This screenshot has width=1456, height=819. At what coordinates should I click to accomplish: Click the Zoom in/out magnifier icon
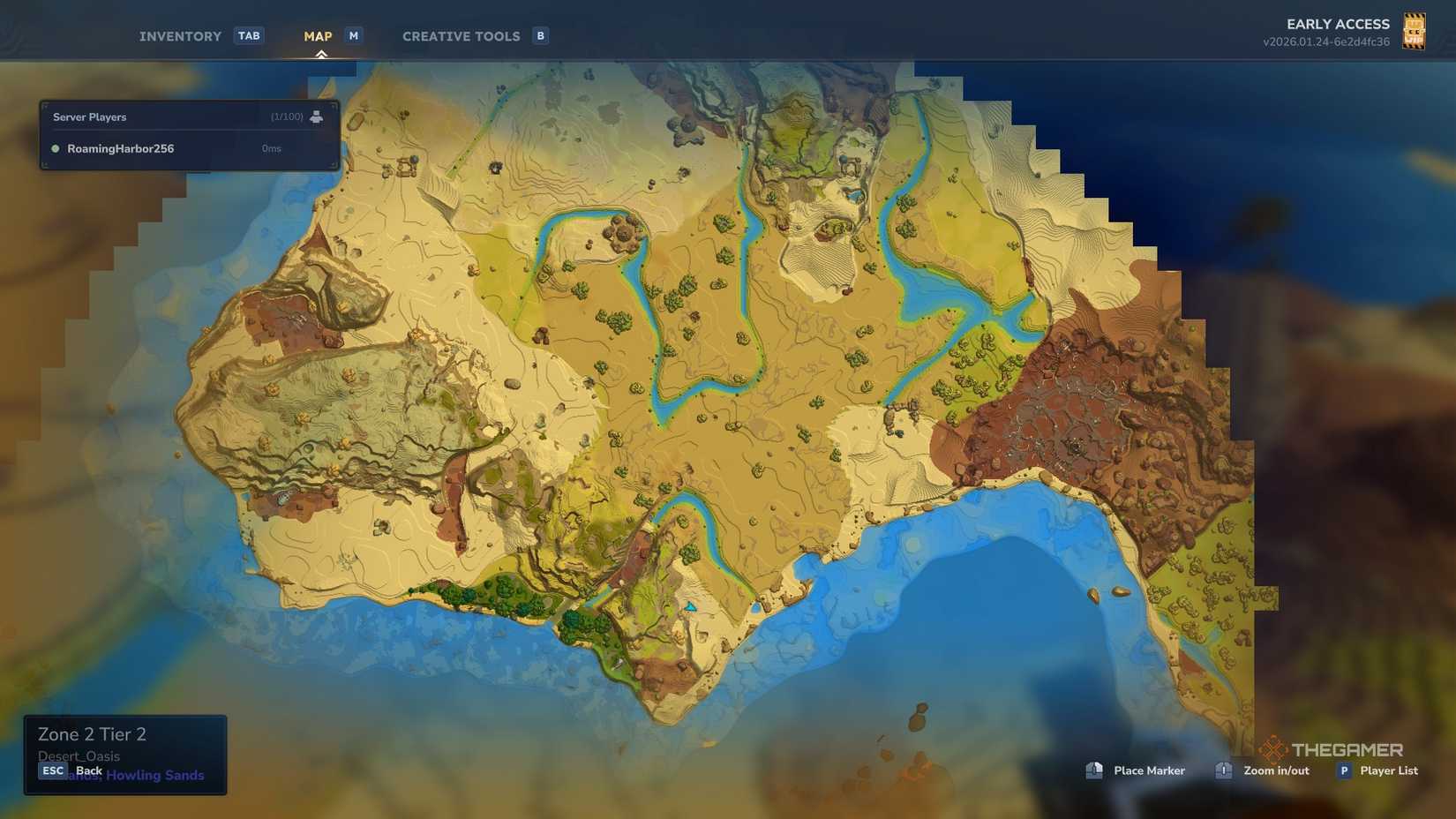(1223, 770)
